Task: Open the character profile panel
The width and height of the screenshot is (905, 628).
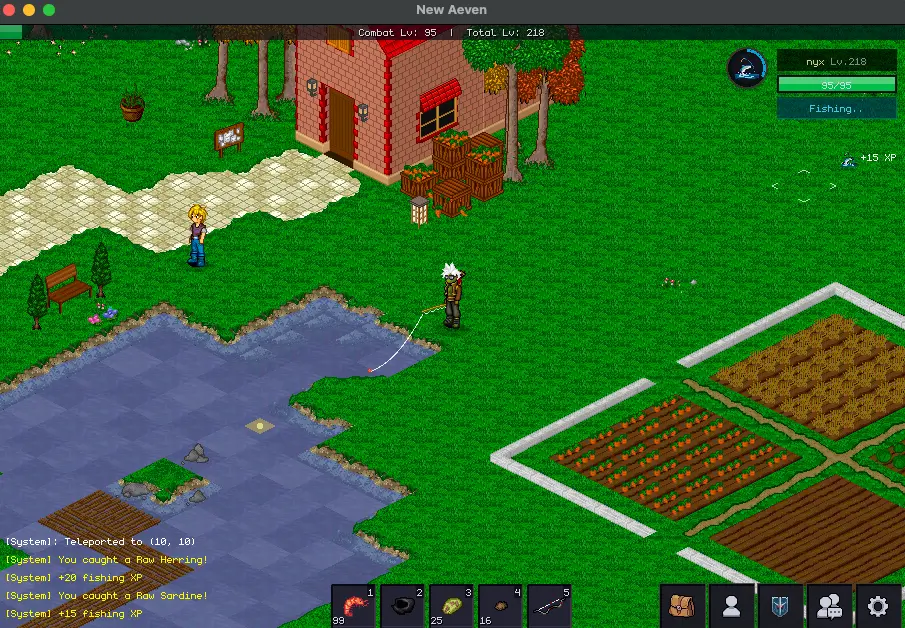Action: pyautogui.click(x=732, y=606)
